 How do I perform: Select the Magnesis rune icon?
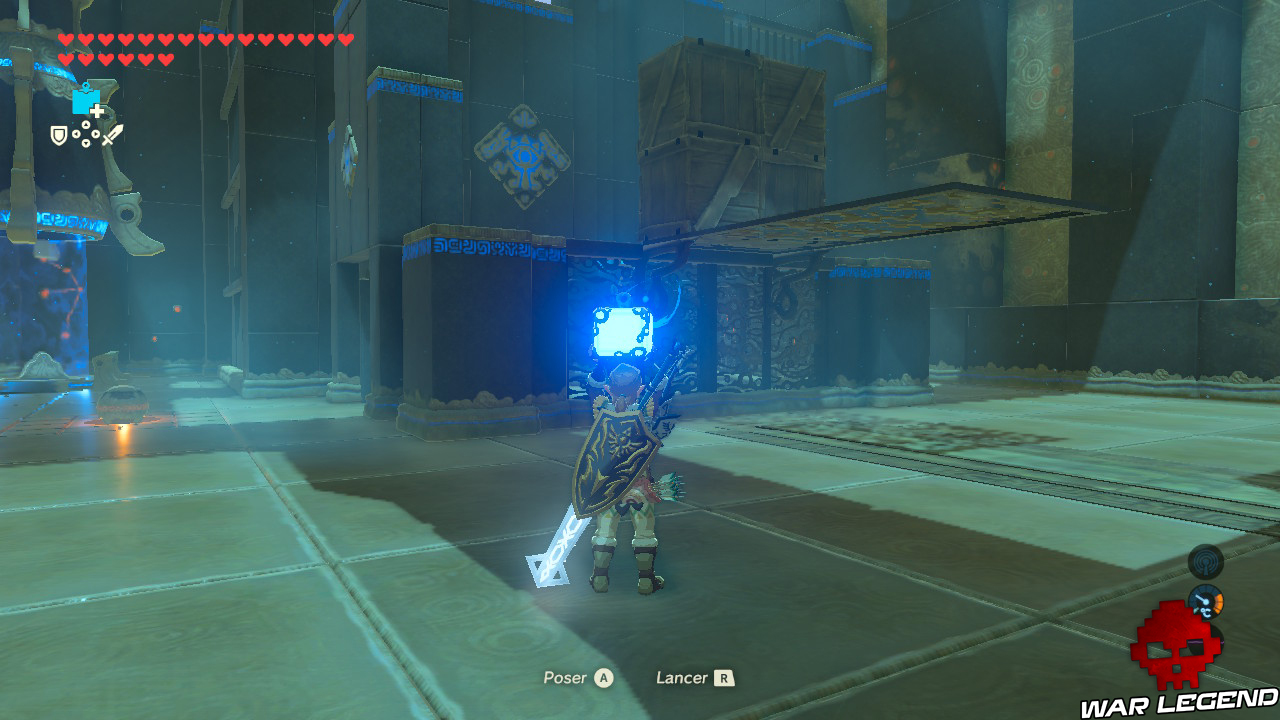click(x=86, y=101)
